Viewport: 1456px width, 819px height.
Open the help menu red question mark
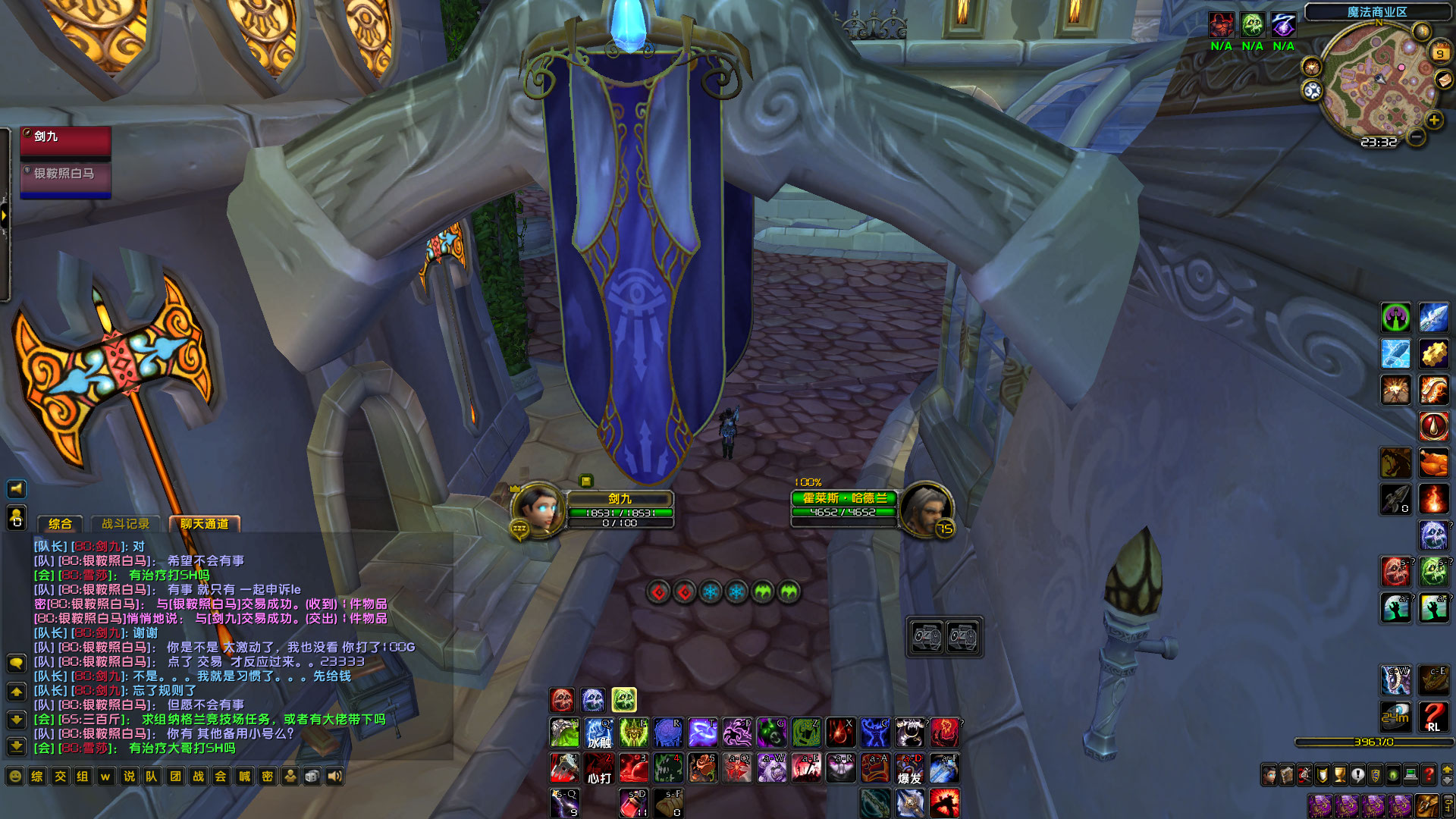point(1428,774)
